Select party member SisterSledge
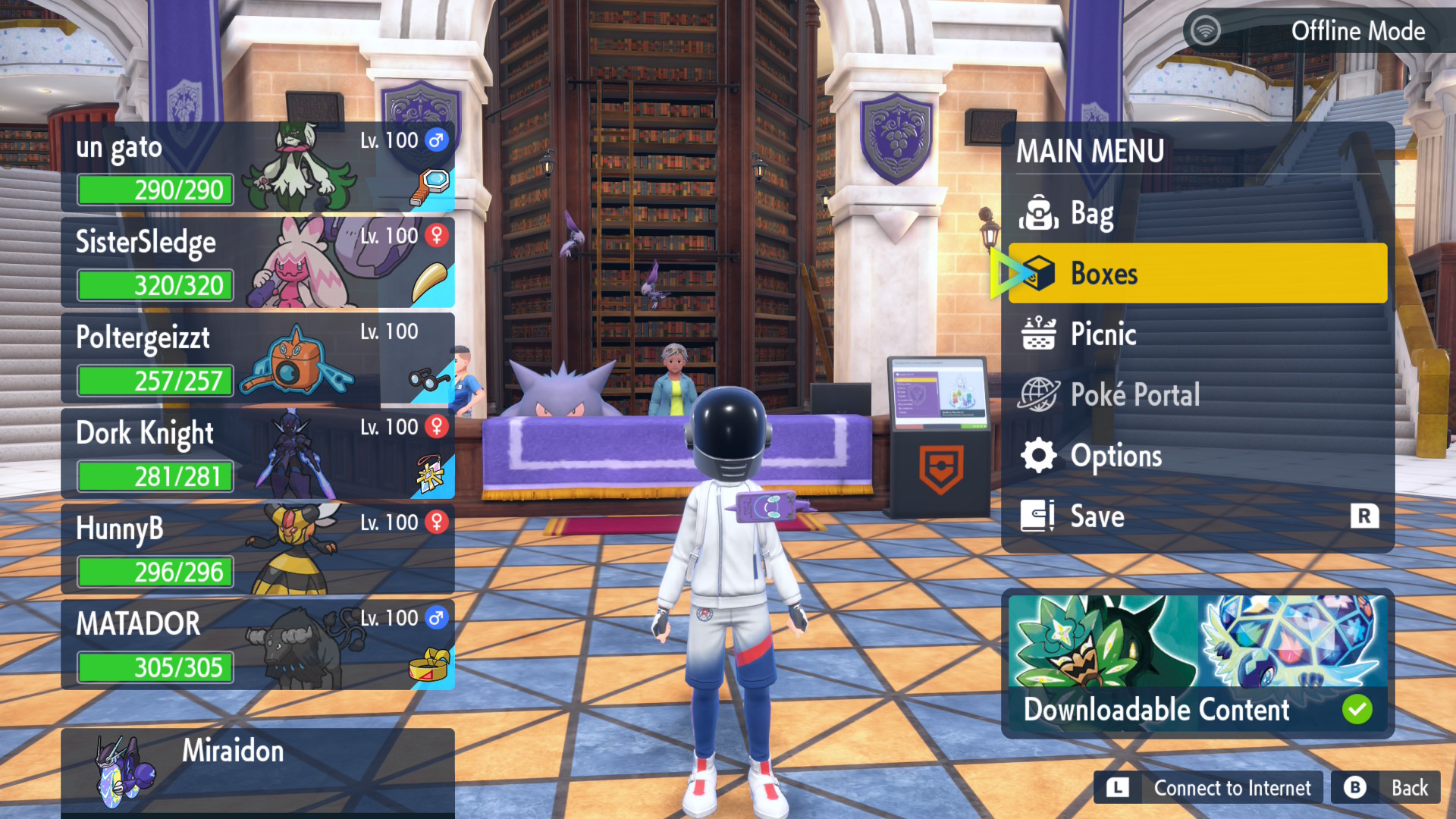 (x=257, y=263)
